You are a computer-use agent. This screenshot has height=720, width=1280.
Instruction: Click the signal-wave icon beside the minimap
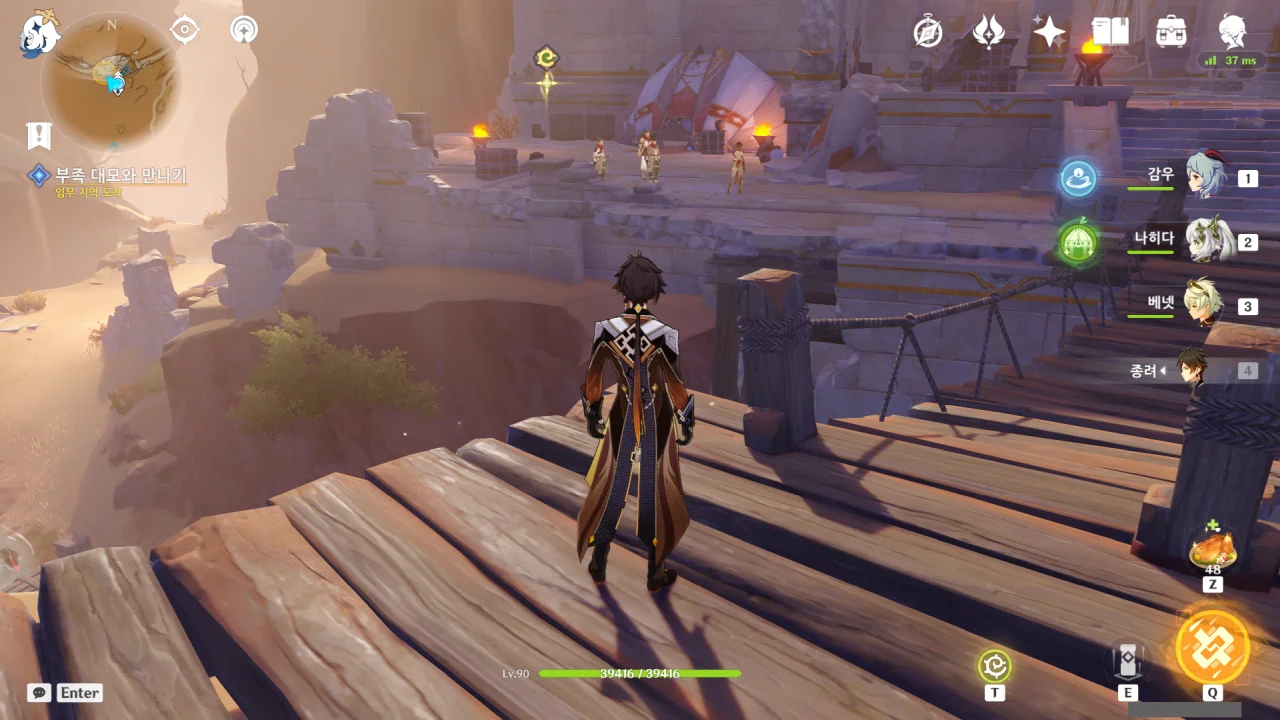click(243, 30)
